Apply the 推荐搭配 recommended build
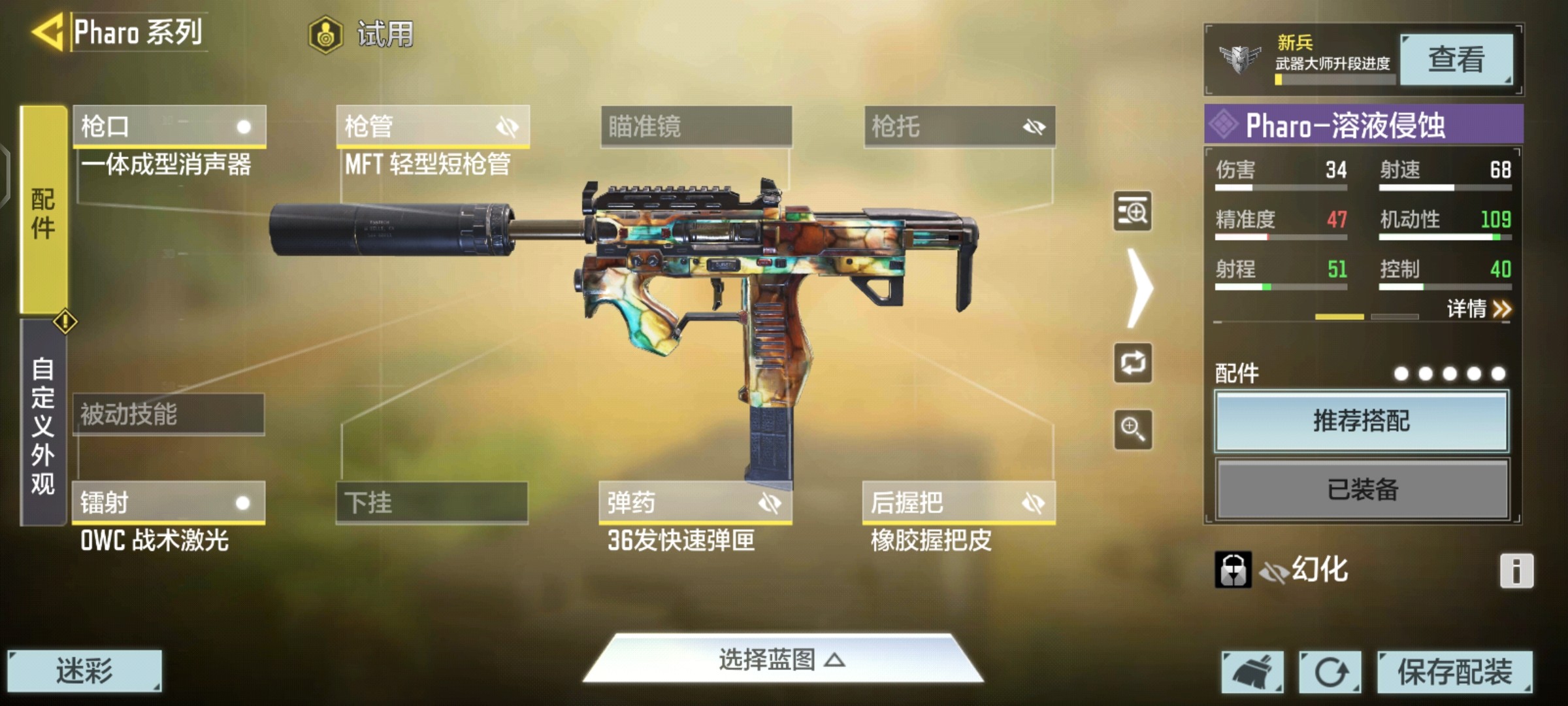Screen dimensions: 1568x706 click(x=1362, y=421)
